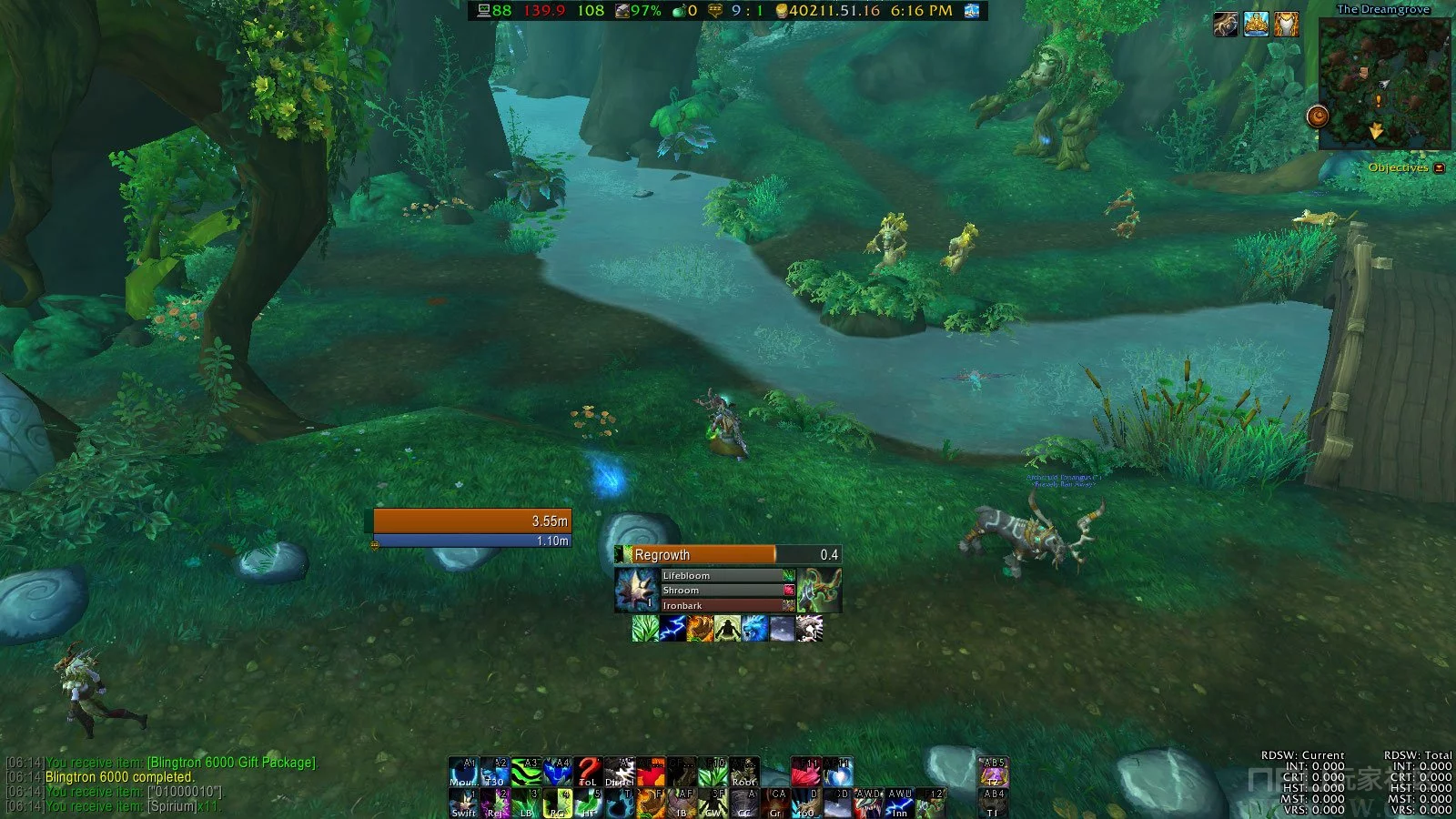Select the golden crown buff icon
The width and height of the screenshot is (1456, 819).
tap(1256, 25)
